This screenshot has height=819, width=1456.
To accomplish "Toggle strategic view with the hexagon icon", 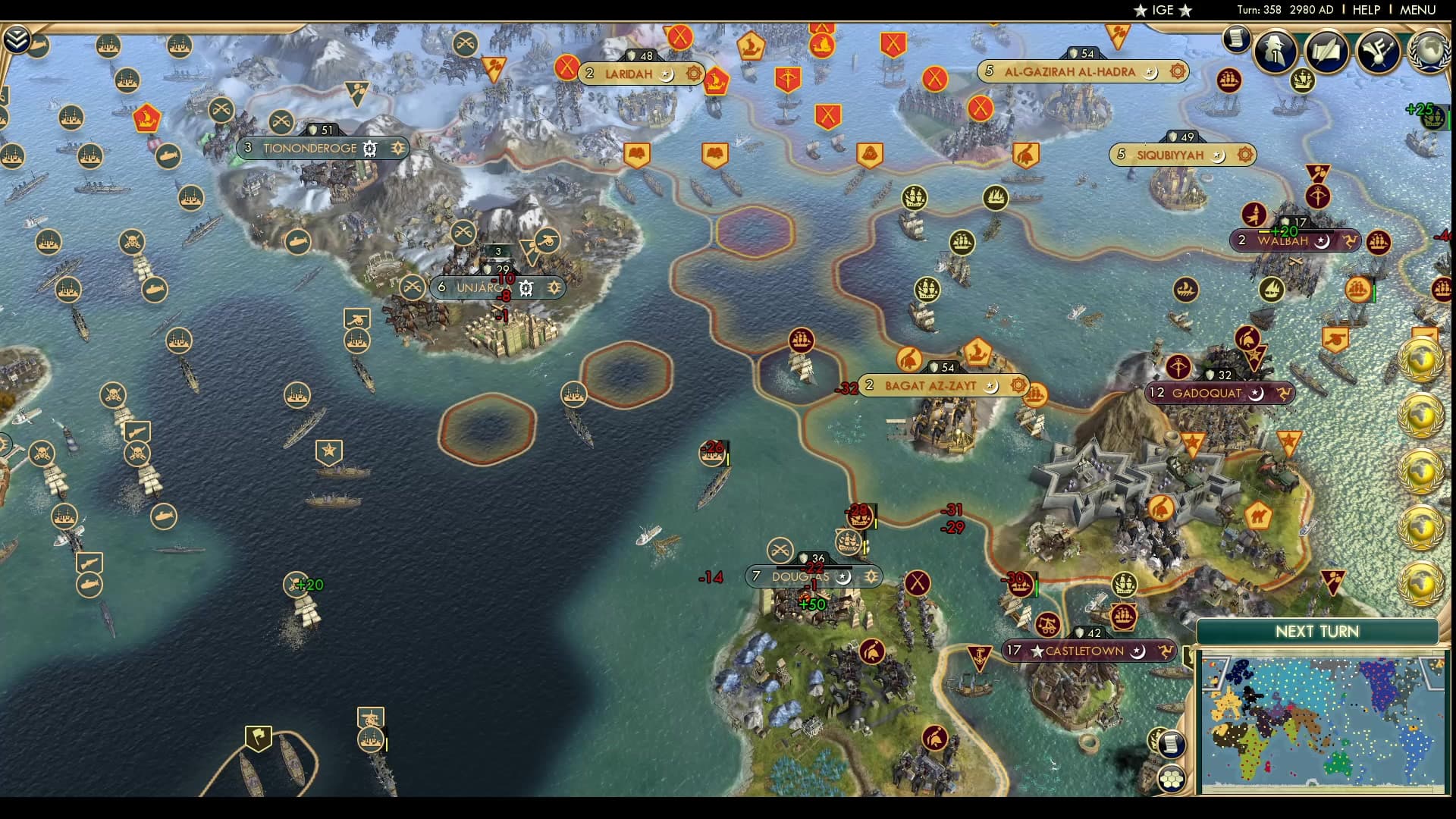I will (1172, 780).
